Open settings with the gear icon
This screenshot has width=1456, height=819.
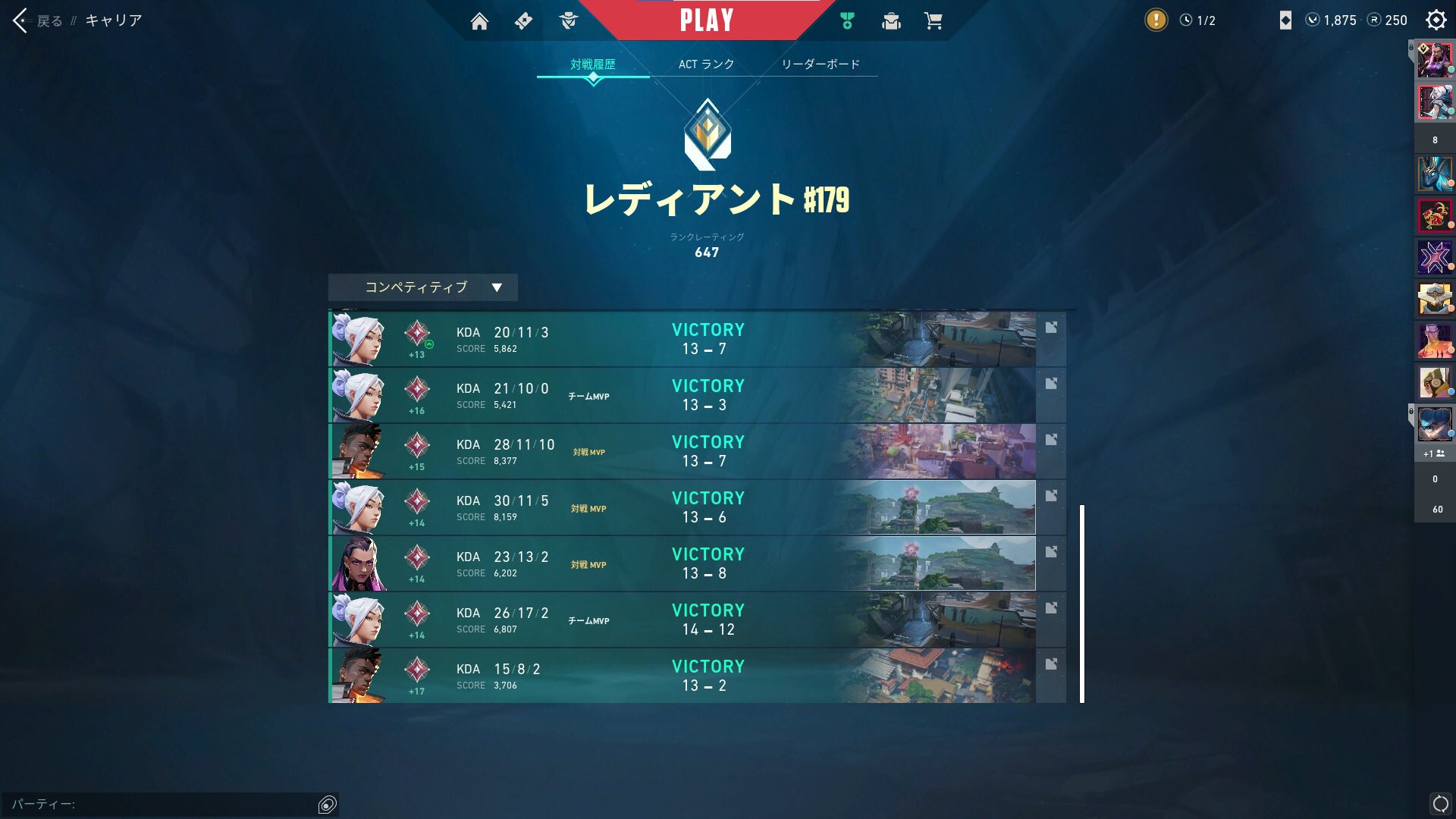(x=1436, y=20)
